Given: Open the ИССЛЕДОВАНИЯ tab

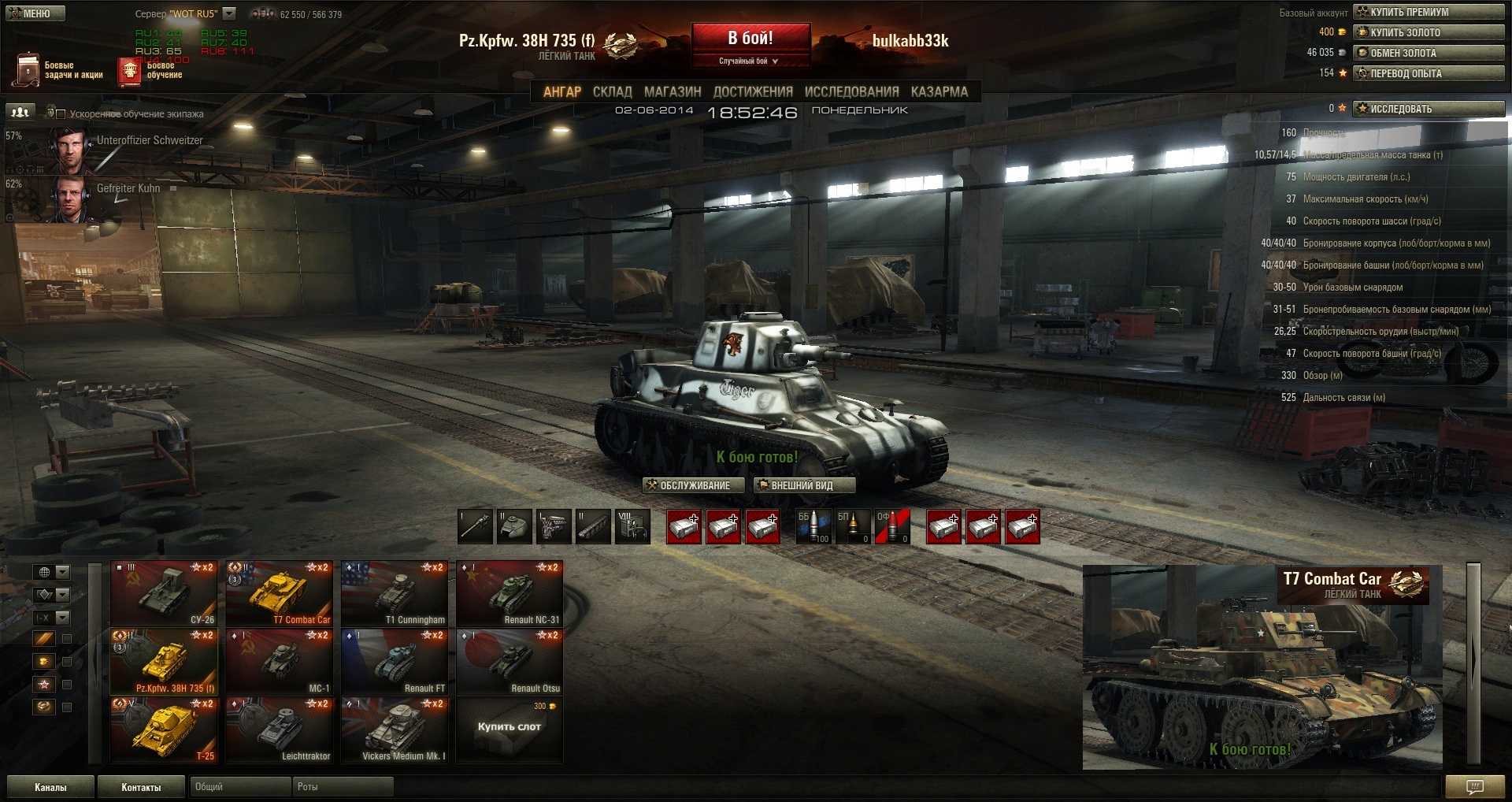Looking at the screenshot, I should click(x=851, y=91).
